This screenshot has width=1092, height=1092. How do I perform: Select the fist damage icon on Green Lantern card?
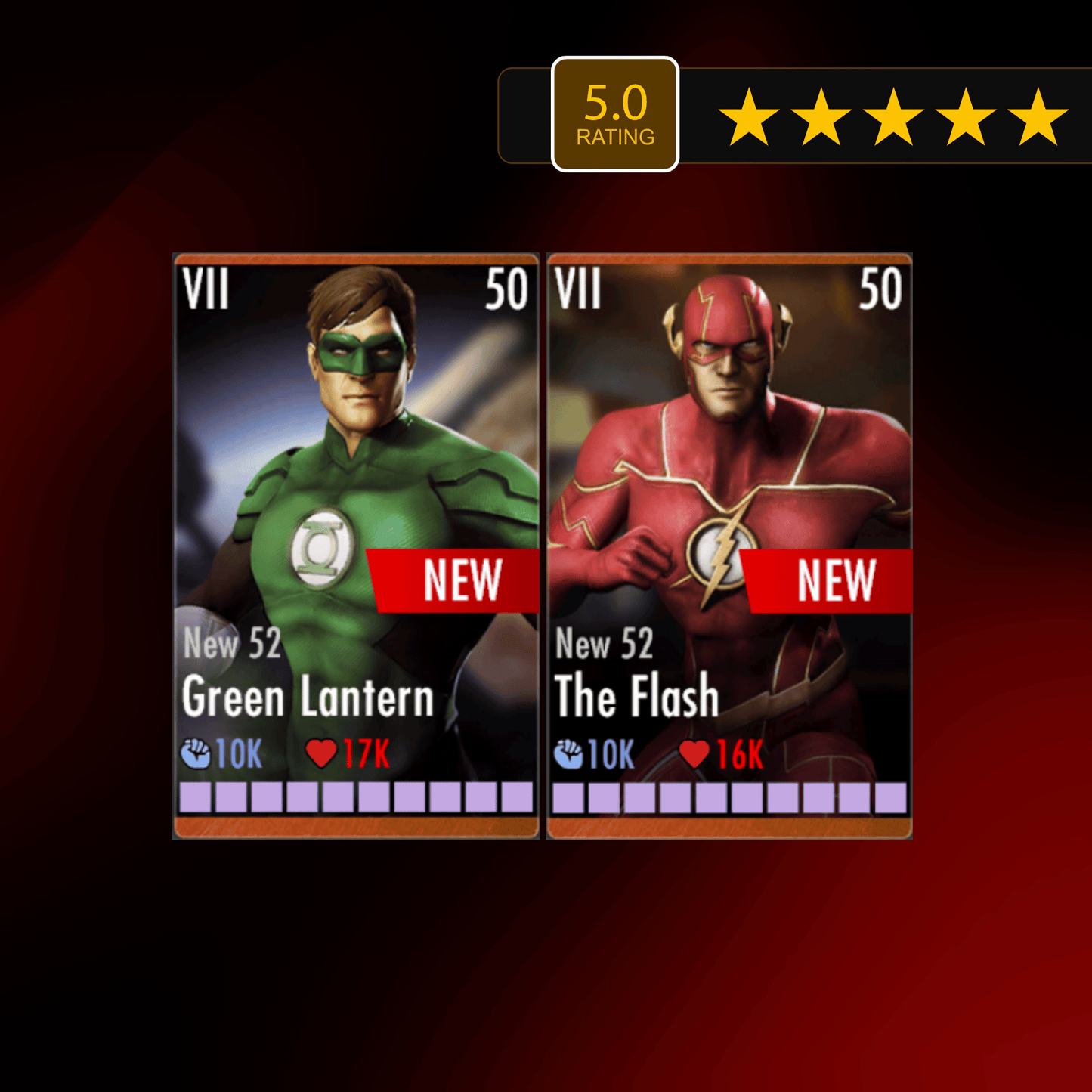(x=198, y=751)
